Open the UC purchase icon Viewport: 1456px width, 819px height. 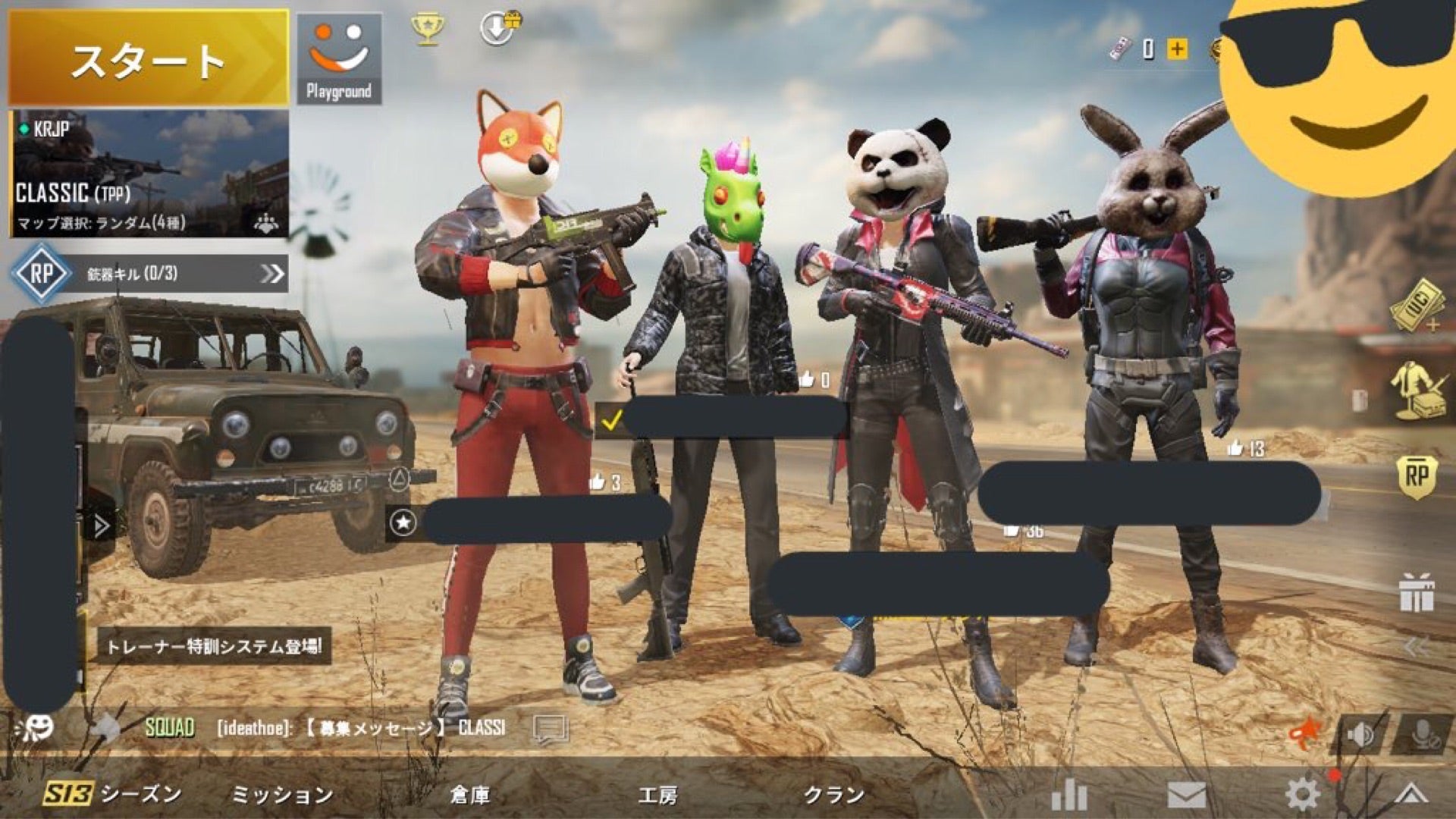click(x=1415, y=307)
